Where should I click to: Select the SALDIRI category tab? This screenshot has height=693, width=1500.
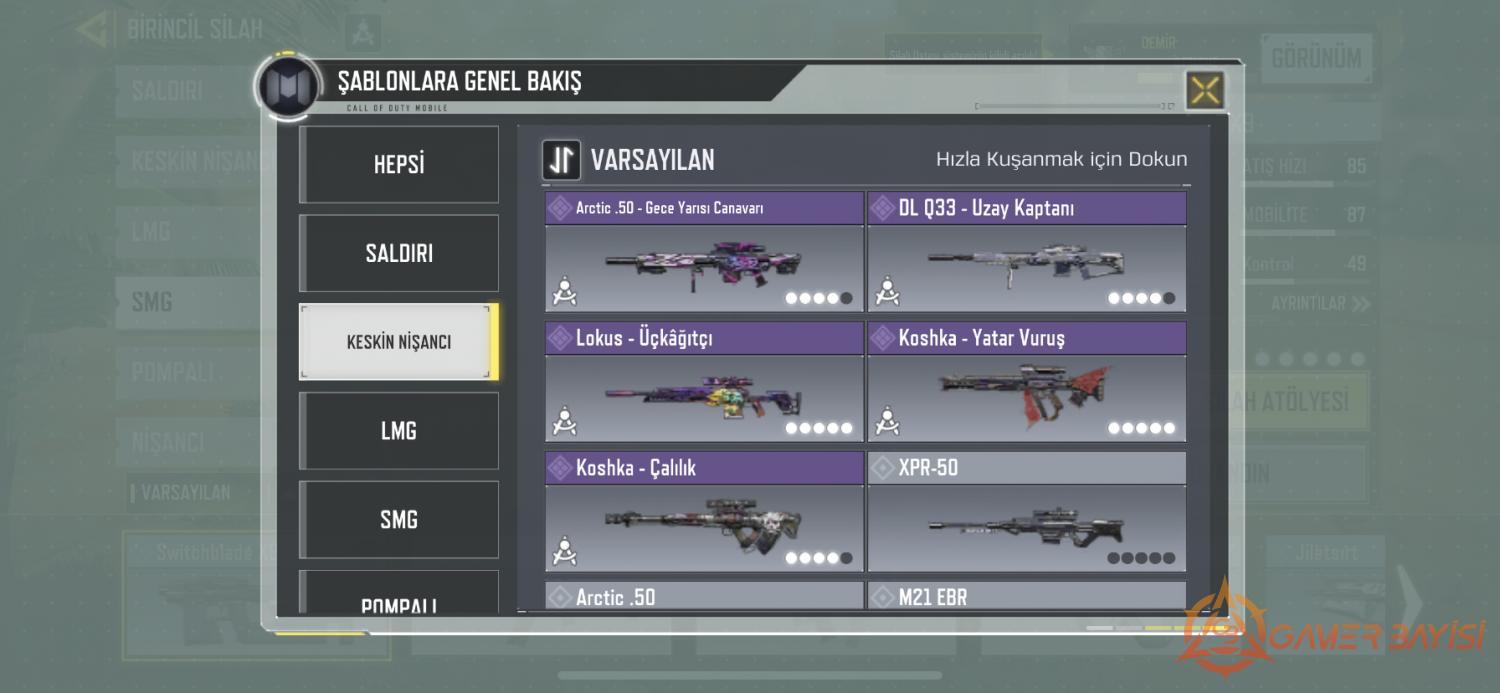399,253
